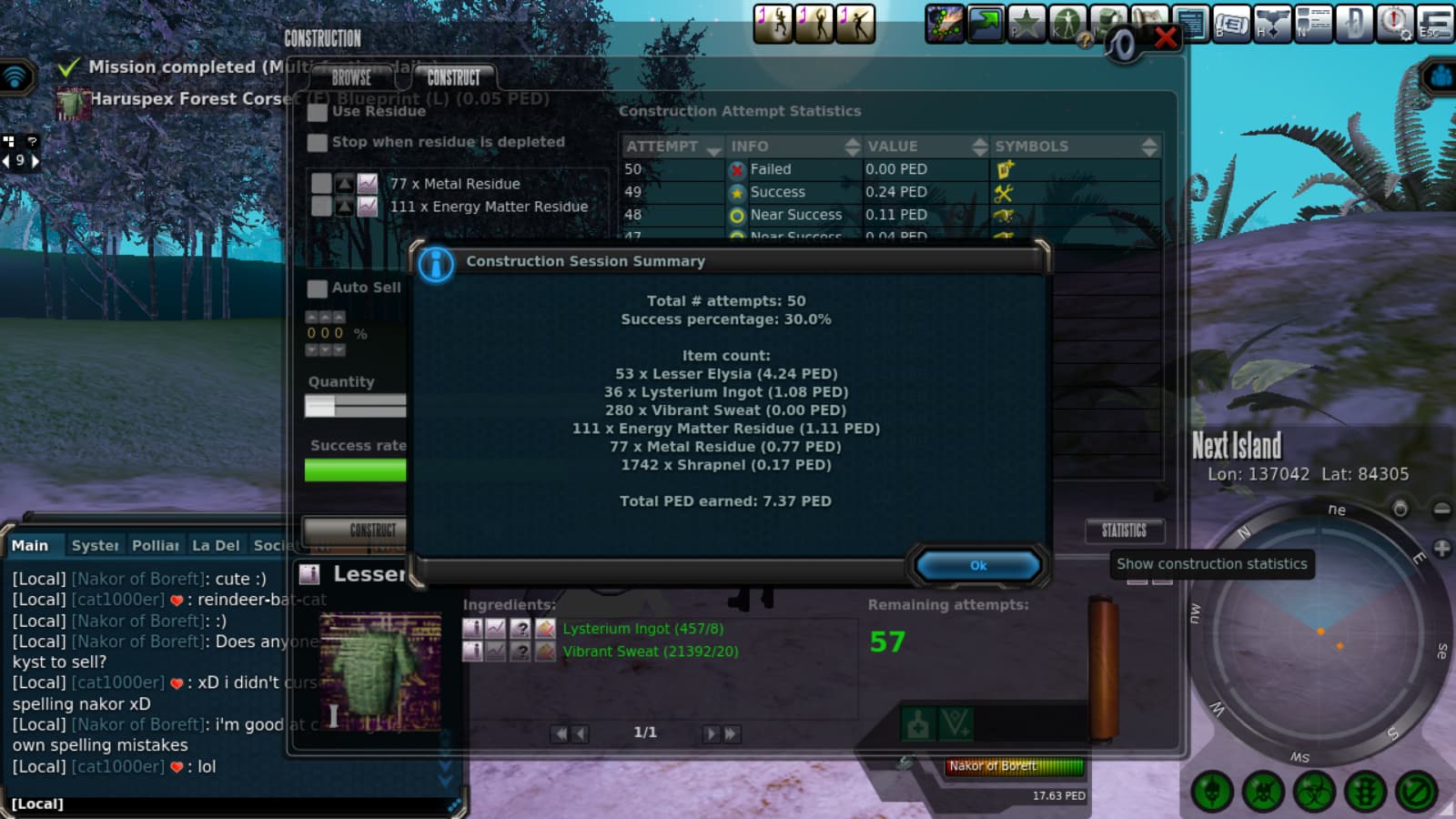The width and height of the screenshot is (1456, 819).
Task: Close the Construction window with the red X
Action: [1166, 38]
